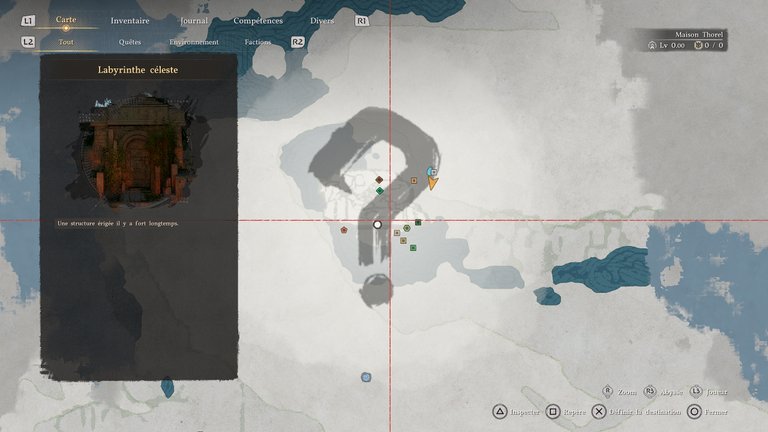Click the Maison Thorel faction label
768x432 pixels.
[x=699, y=35]
